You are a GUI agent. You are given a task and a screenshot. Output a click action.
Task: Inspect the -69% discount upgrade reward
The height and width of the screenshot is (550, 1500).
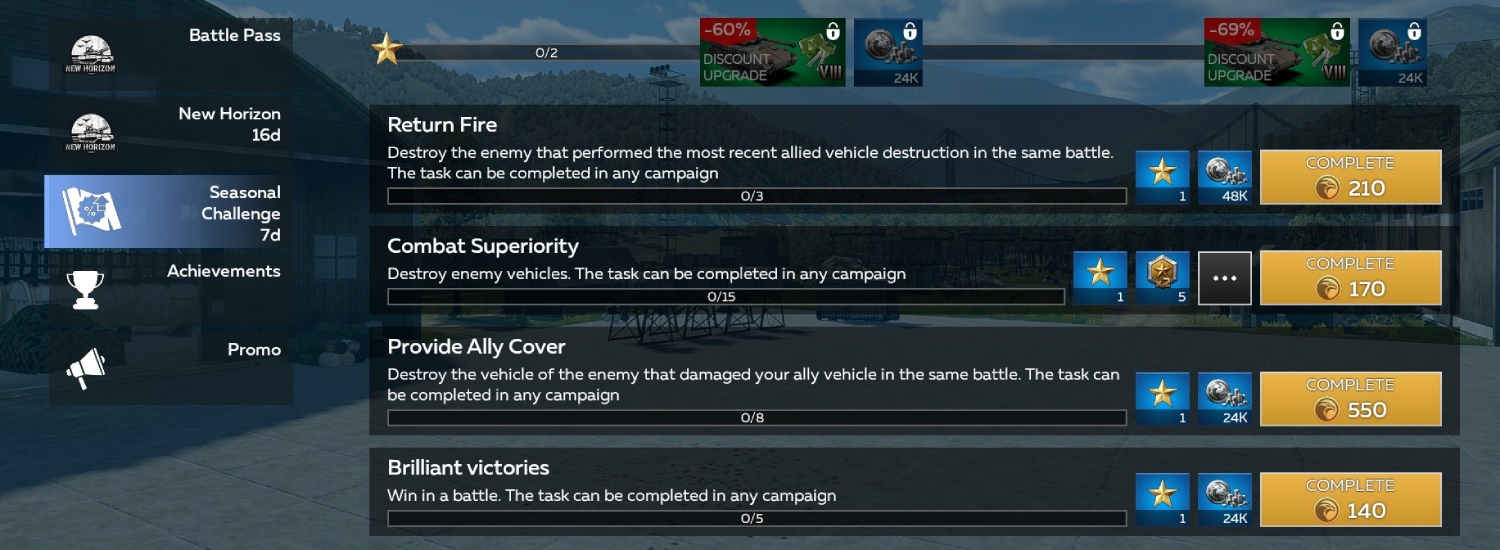point(1276,52)
